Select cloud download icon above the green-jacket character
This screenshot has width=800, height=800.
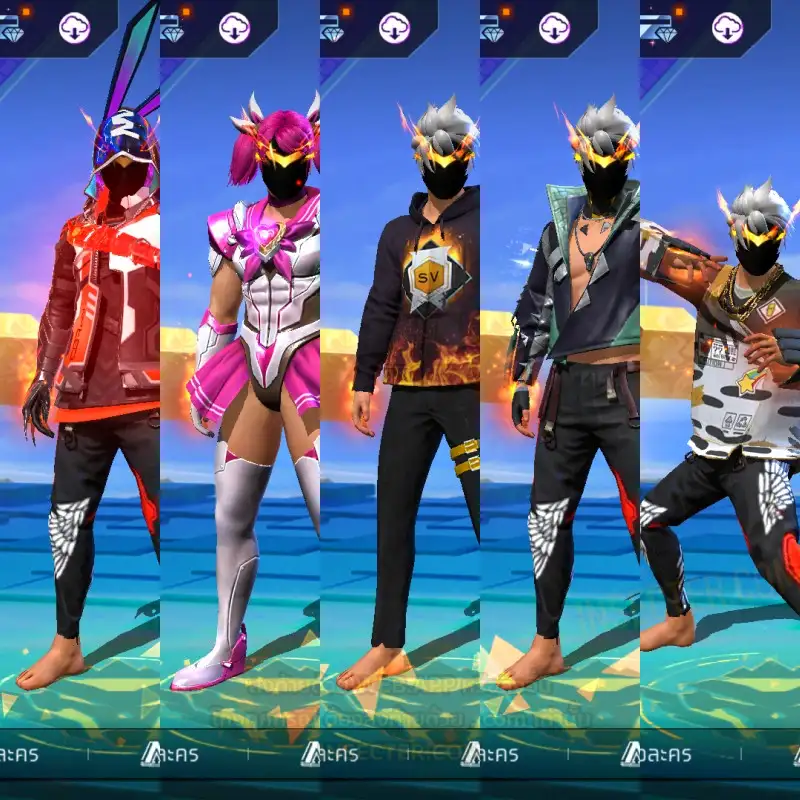(x=554, y=27)
